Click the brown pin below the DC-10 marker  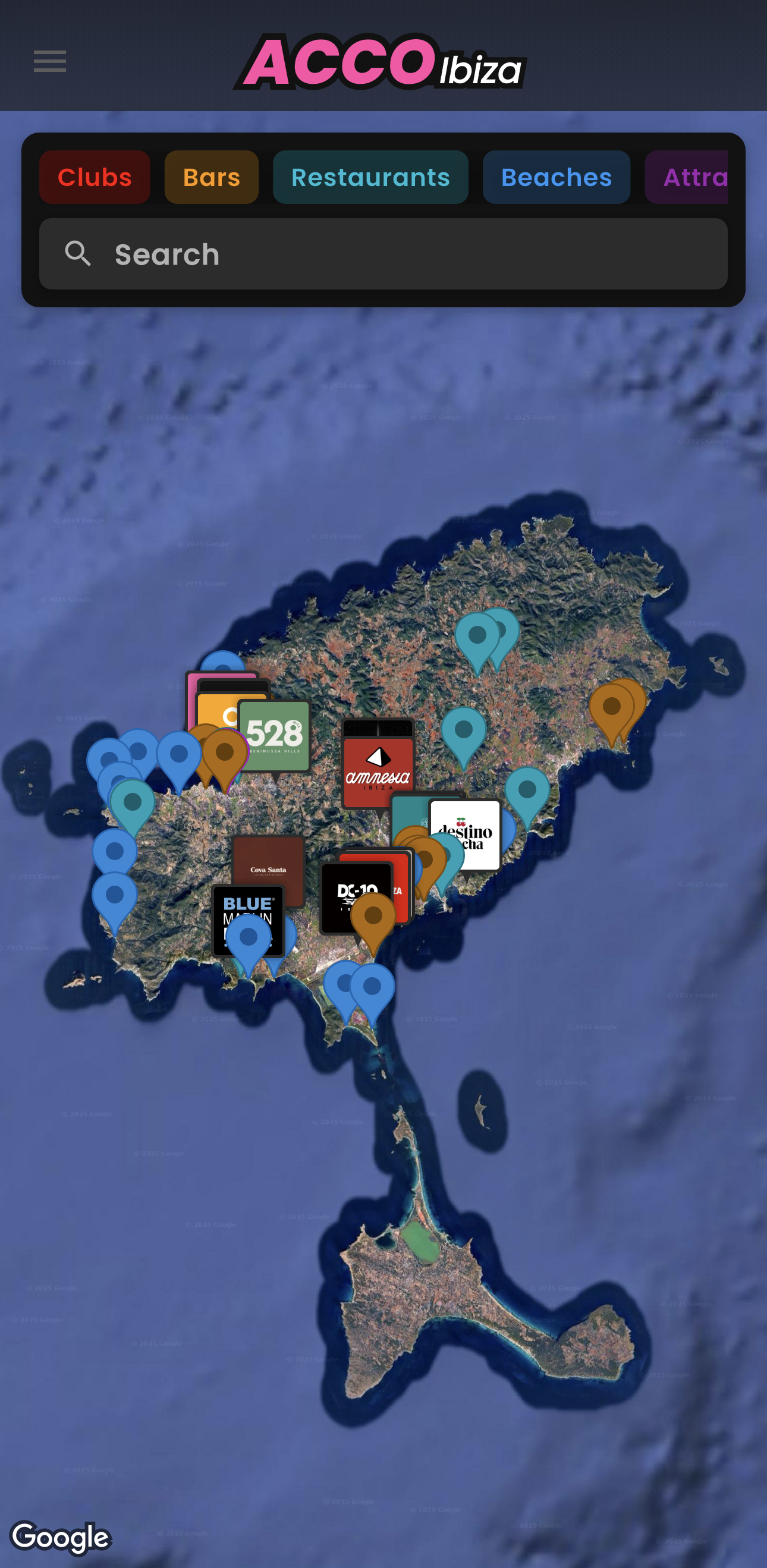pyautogui.click(x=373, y=916)
